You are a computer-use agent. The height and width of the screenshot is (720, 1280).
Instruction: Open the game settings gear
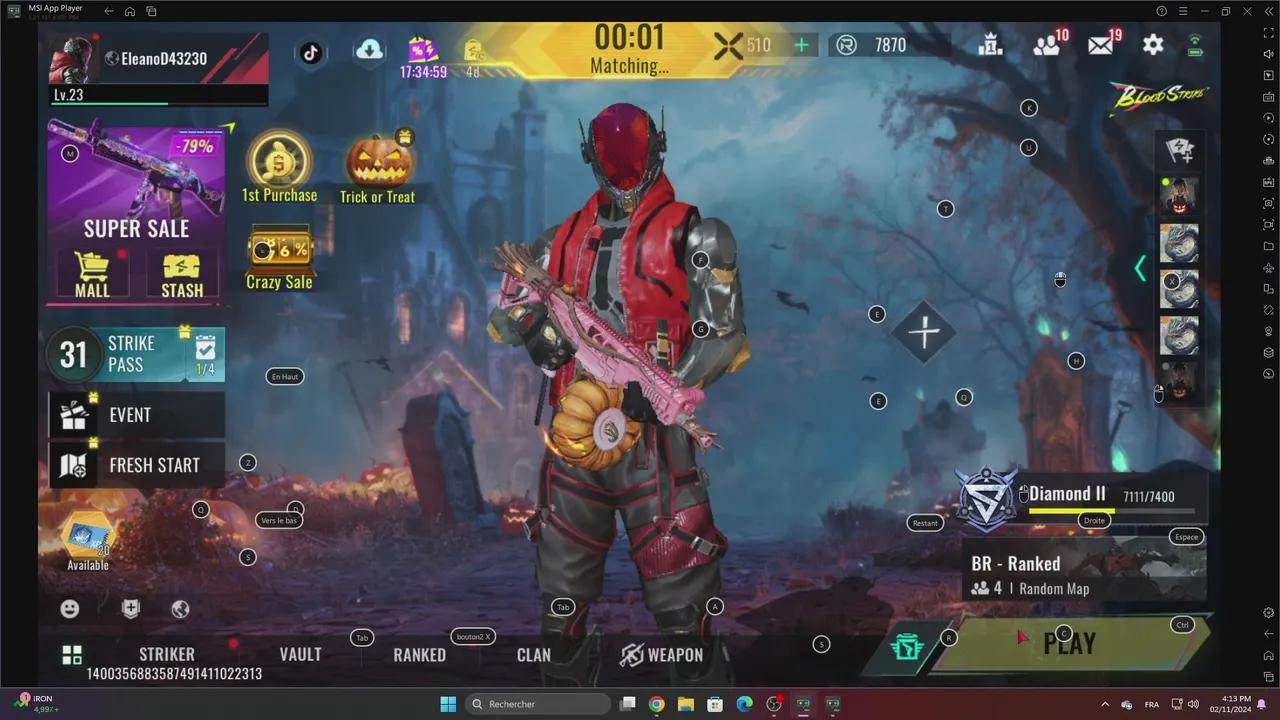pyautogui.click(x=1153, y=45)
